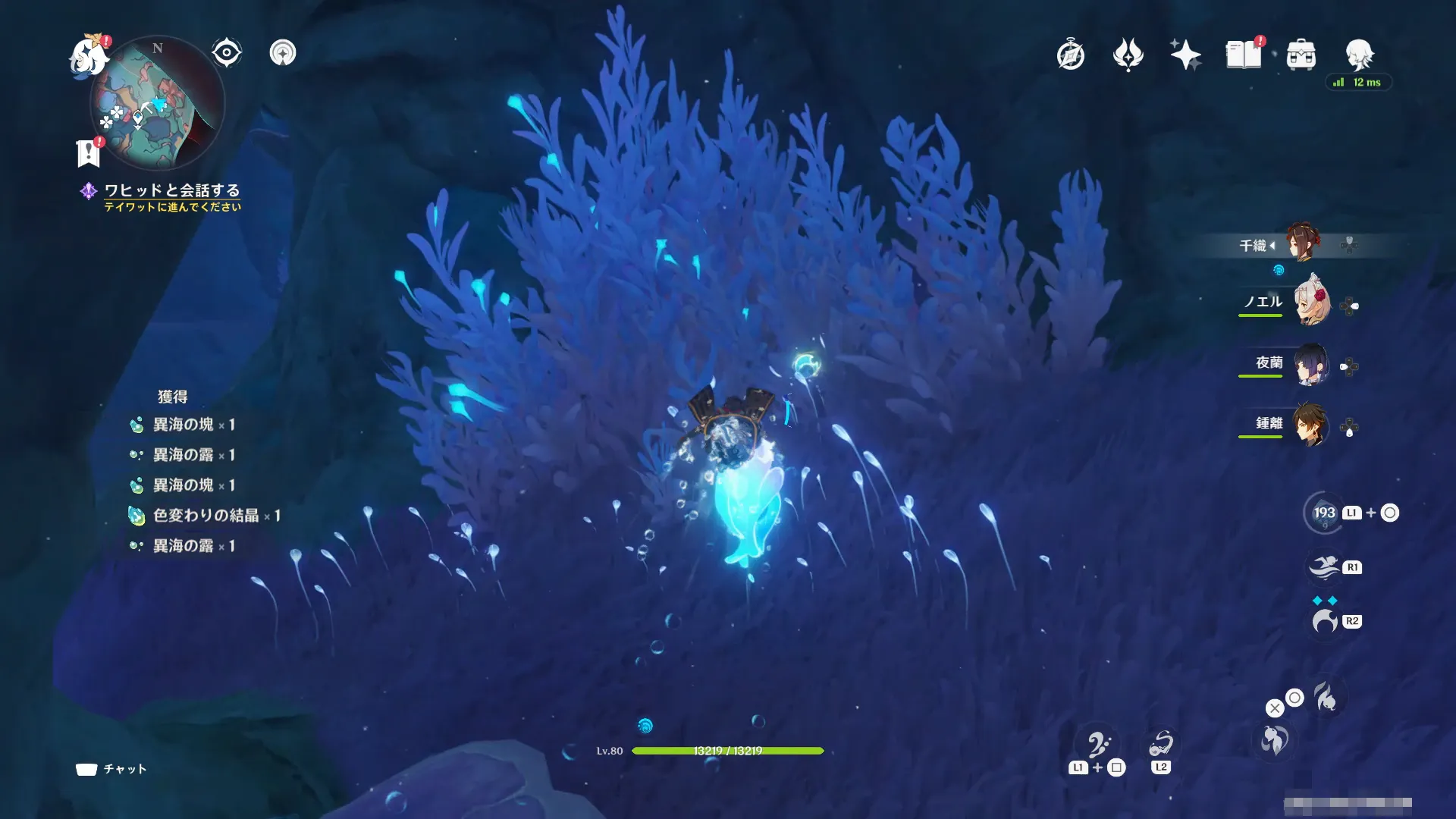
Task: Open the circular minimap
Action: coord(157,103)
